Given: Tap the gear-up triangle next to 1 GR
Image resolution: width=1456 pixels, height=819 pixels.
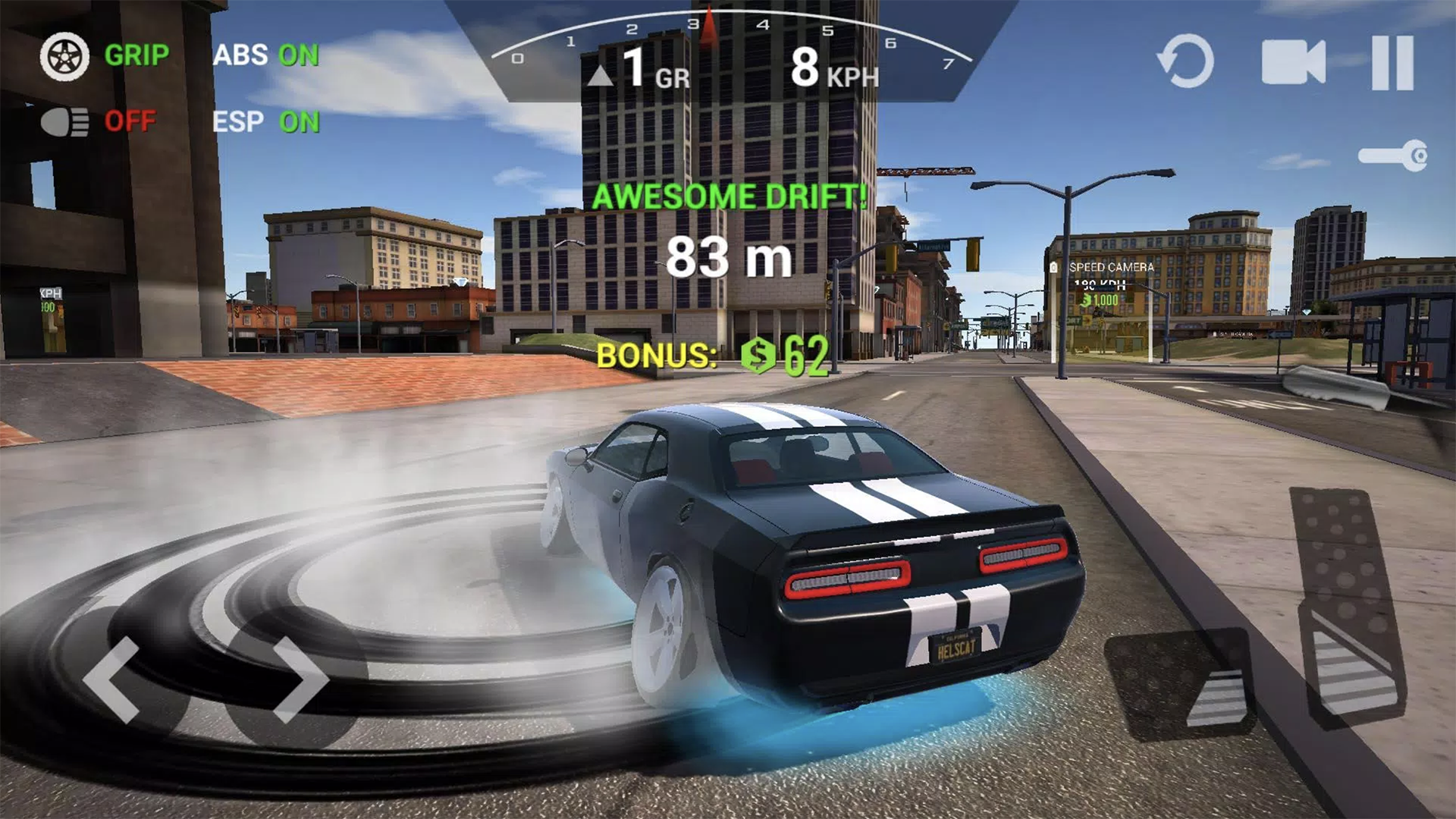Looking at the screenshot, I should (599, 74).
